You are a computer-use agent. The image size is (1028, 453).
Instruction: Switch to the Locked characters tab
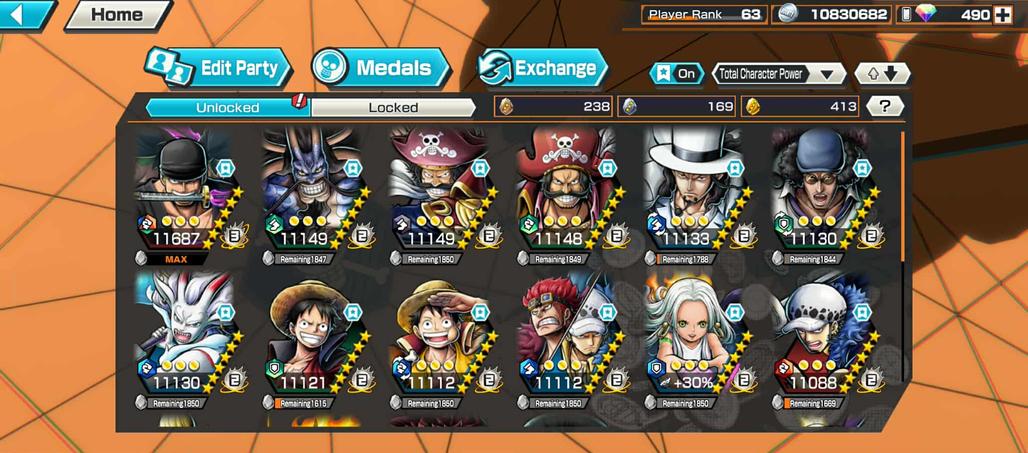tap(393, 107)
